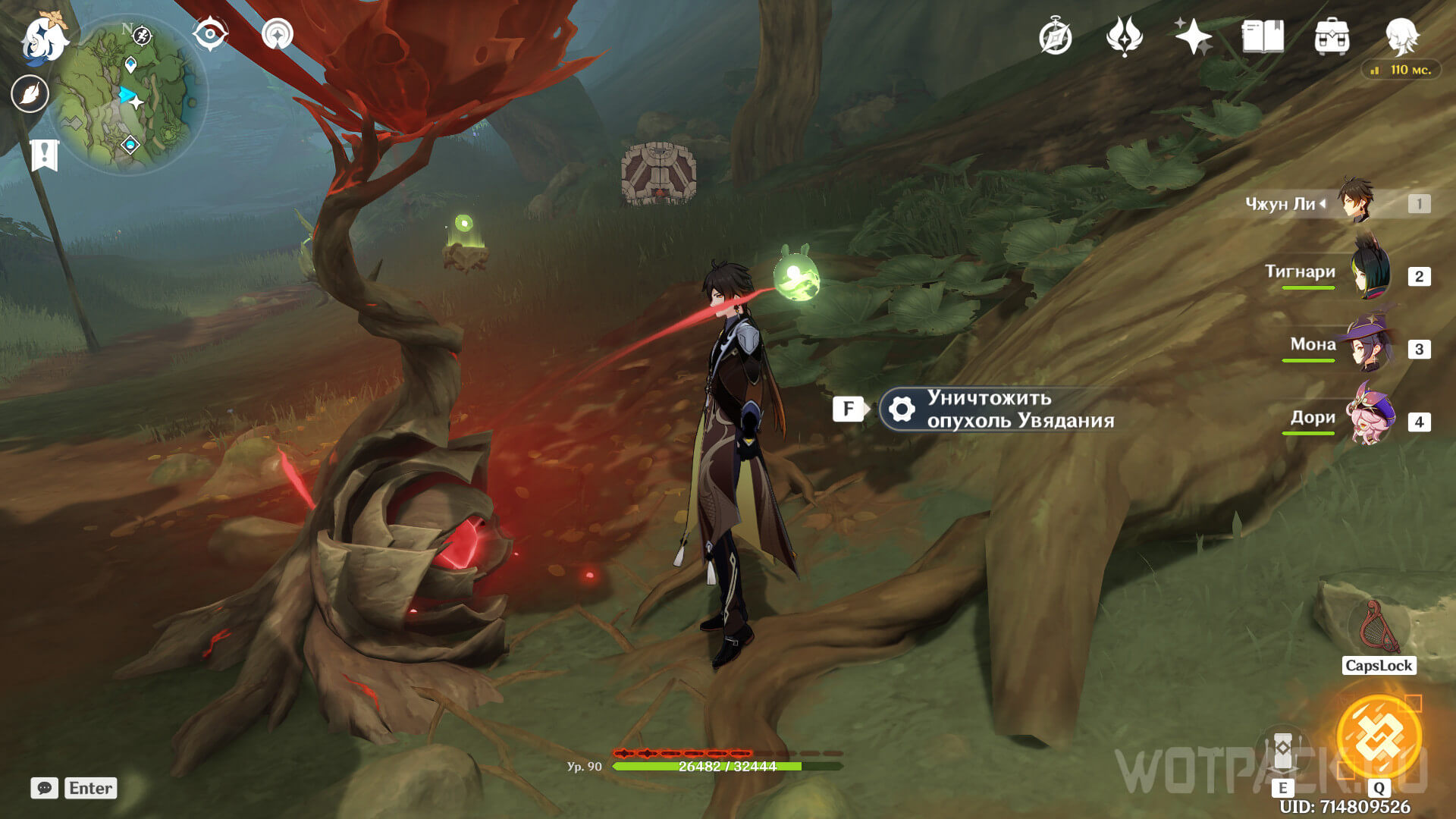Click the leaf icon beside the minimap
Image resolution: width=1456 pixels, height=819 pixels.
coord(30,94)
